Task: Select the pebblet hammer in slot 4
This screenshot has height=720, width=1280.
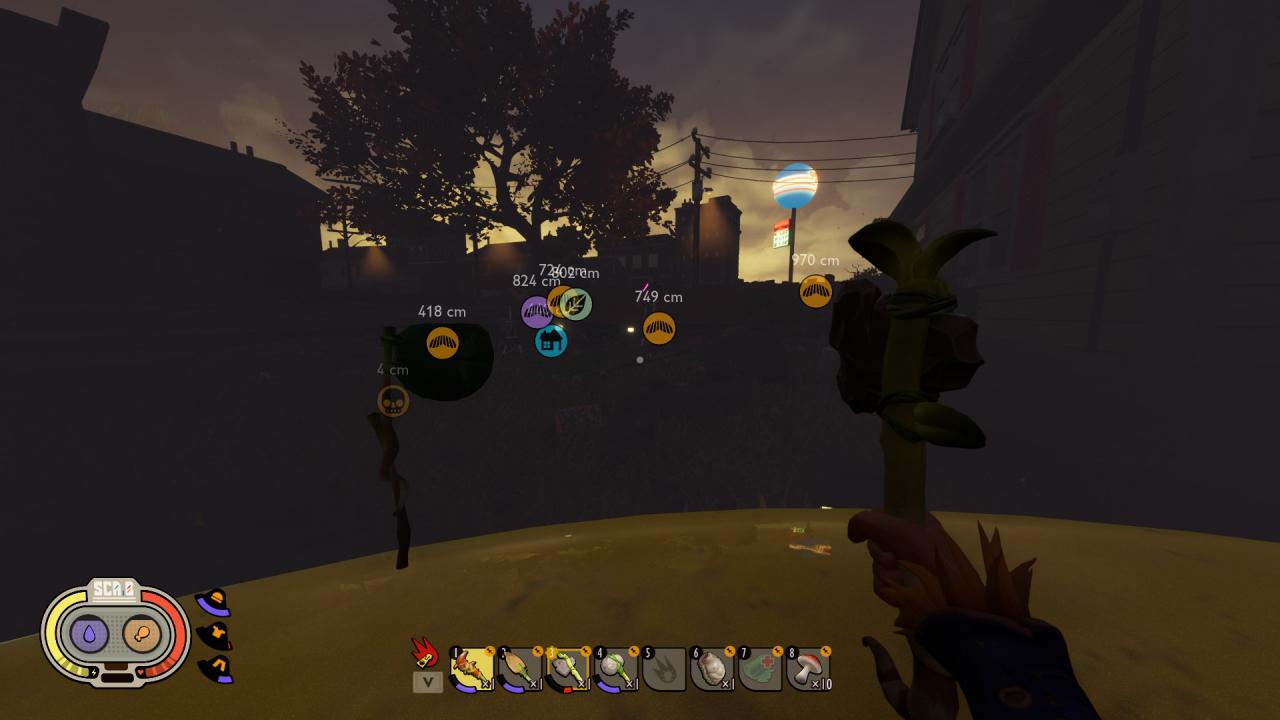Action: pyautogui.click(x=616, y=668)
